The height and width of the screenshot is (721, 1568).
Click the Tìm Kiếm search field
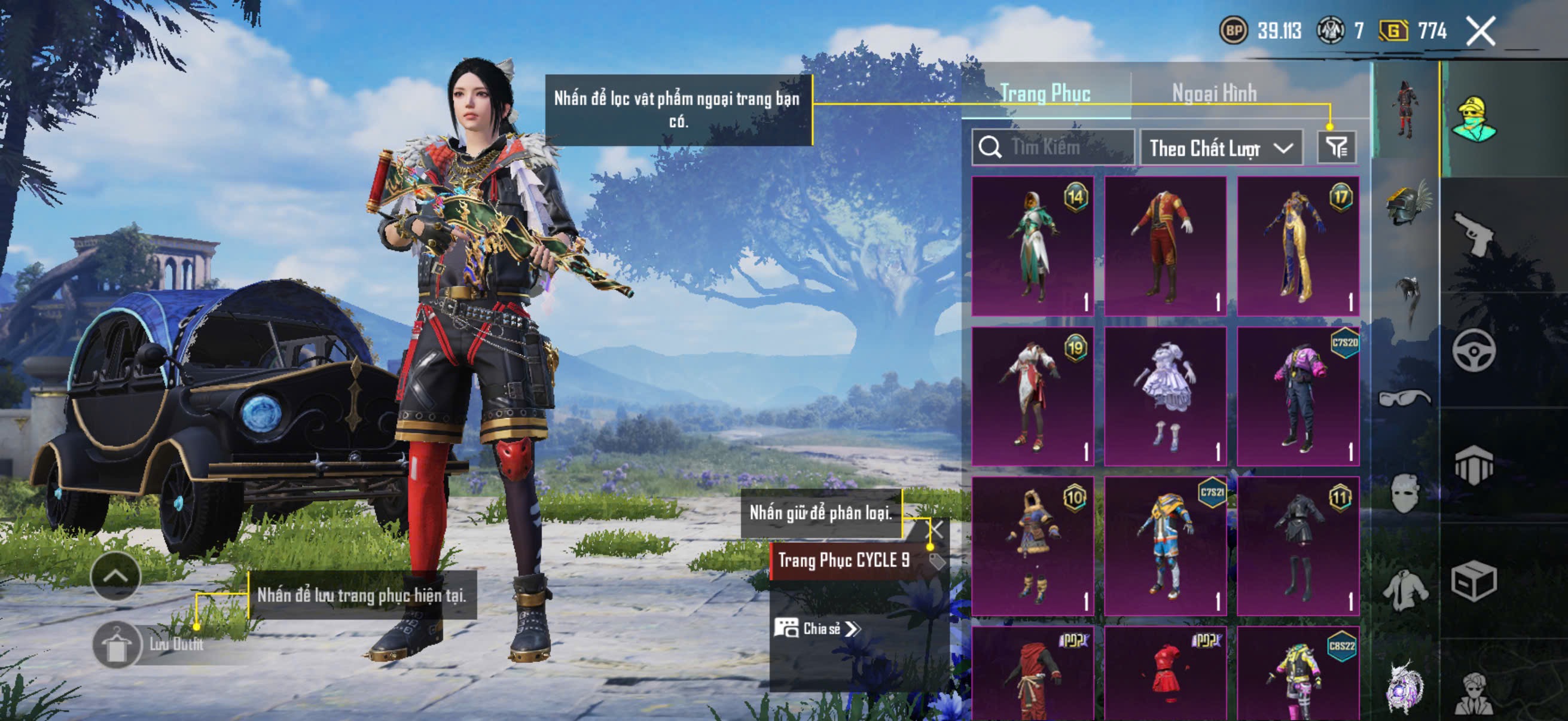[1053, 147]
